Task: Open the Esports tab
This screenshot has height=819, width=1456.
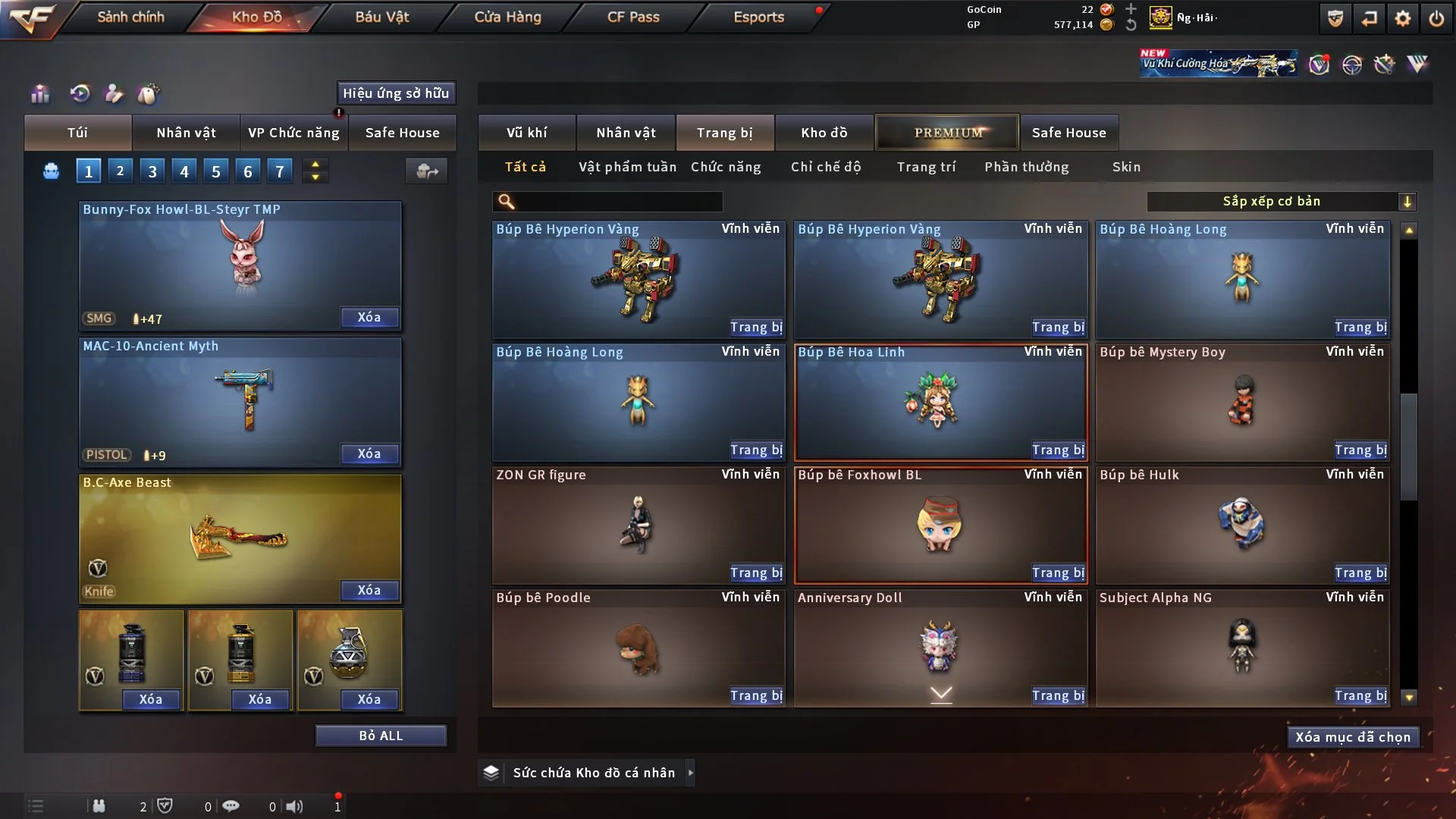Action: coord(758,17)
